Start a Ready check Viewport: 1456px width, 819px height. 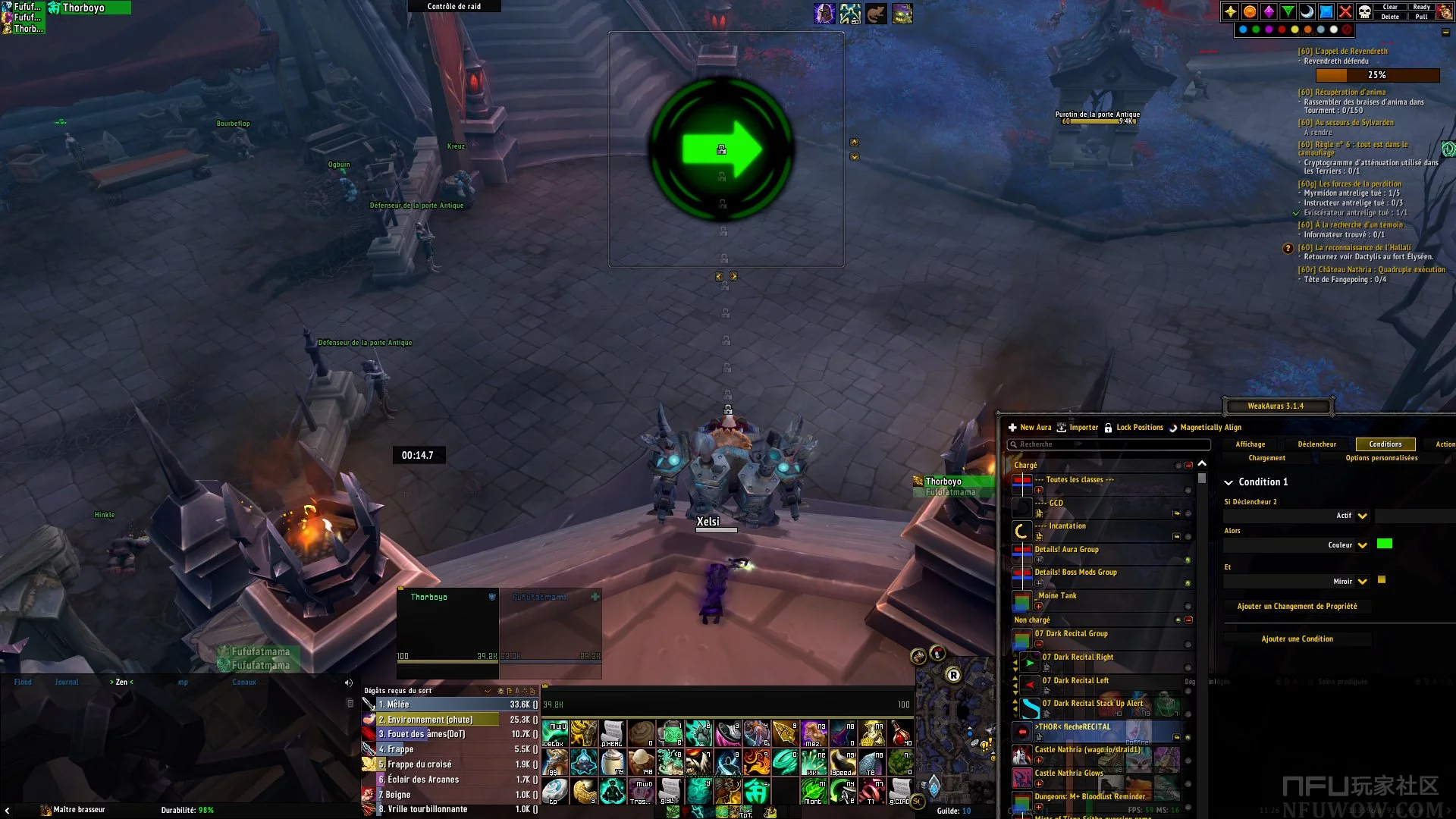click(x=1421, y=7)
